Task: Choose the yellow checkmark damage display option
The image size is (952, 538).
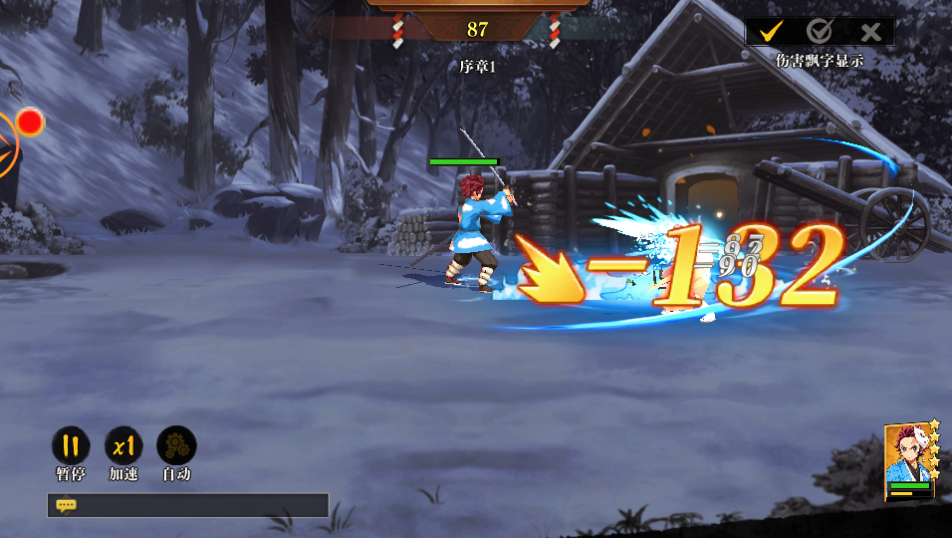Action: tap(770, 32)
